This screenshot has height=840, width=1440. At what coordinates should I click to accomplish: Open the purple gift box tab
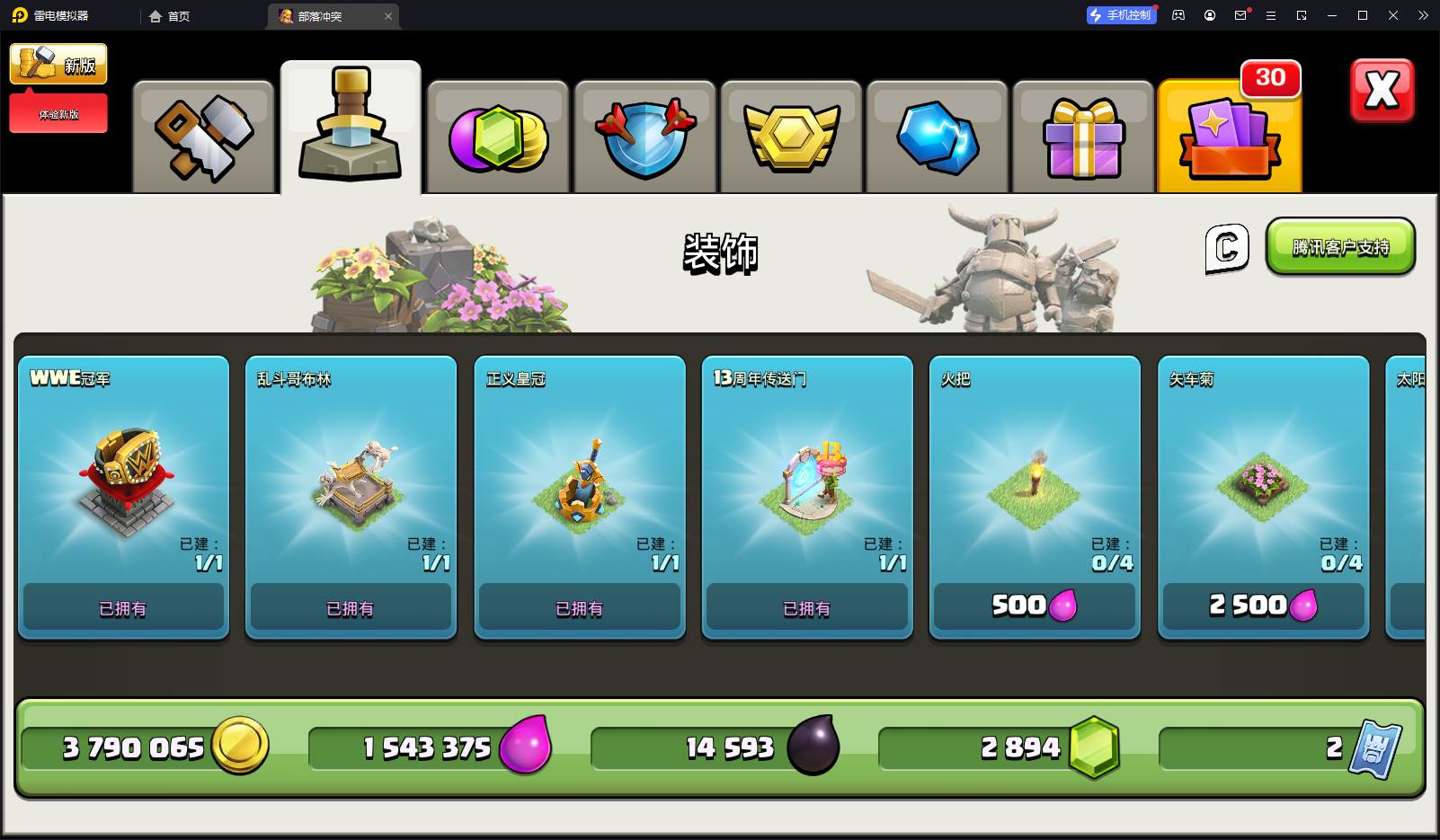[x=1083, y=137]
